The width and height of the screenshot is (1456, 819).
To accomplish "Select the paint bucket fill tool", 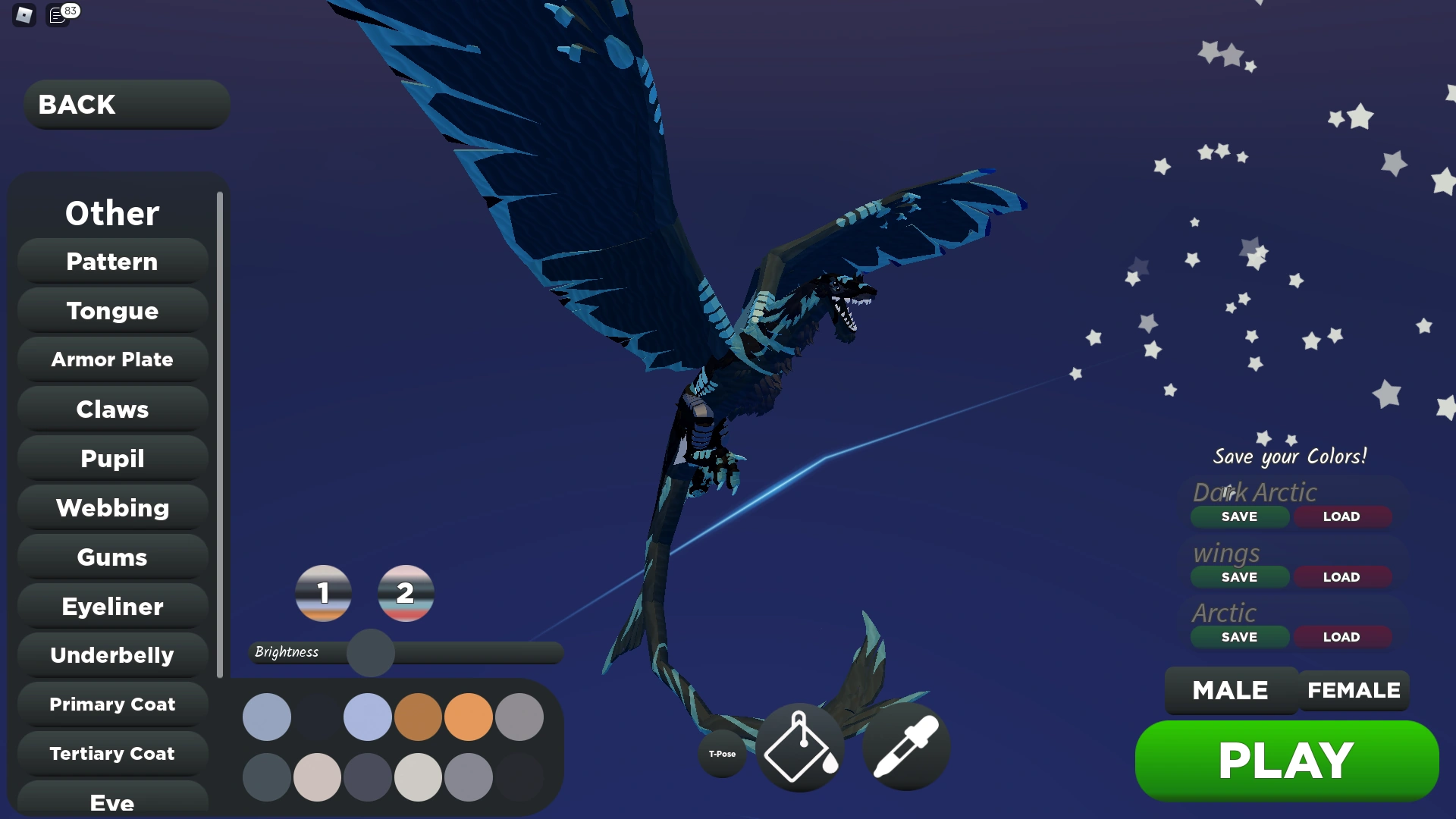I will [799, 747].
